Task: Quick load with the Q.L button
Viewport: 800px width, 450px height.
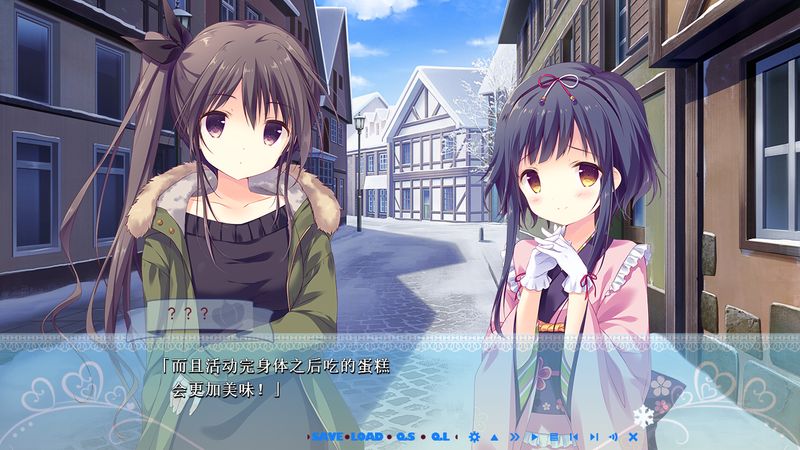Action: pos(440,437)
